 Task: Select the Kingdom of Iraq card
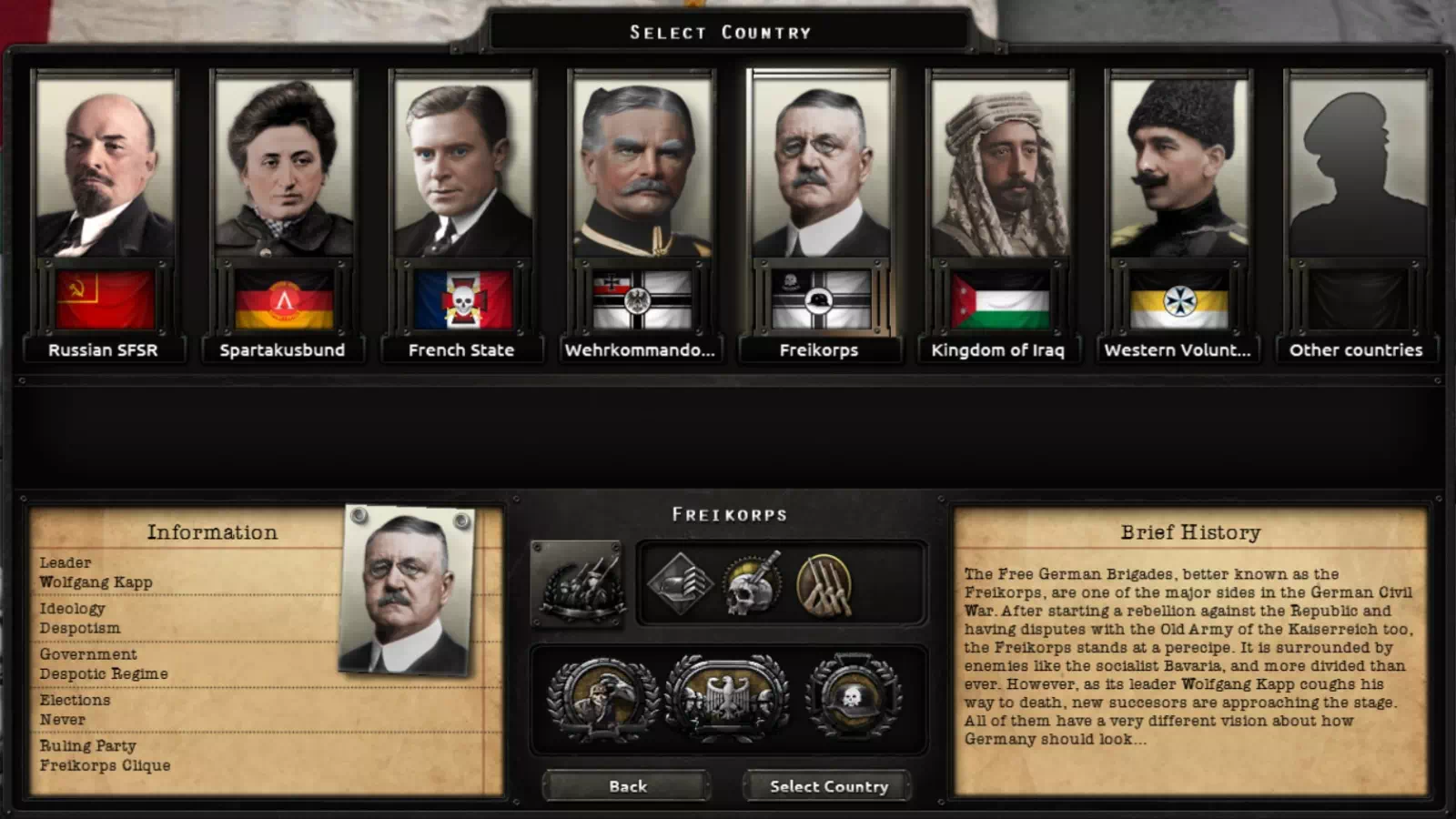(x=999, y=168)
